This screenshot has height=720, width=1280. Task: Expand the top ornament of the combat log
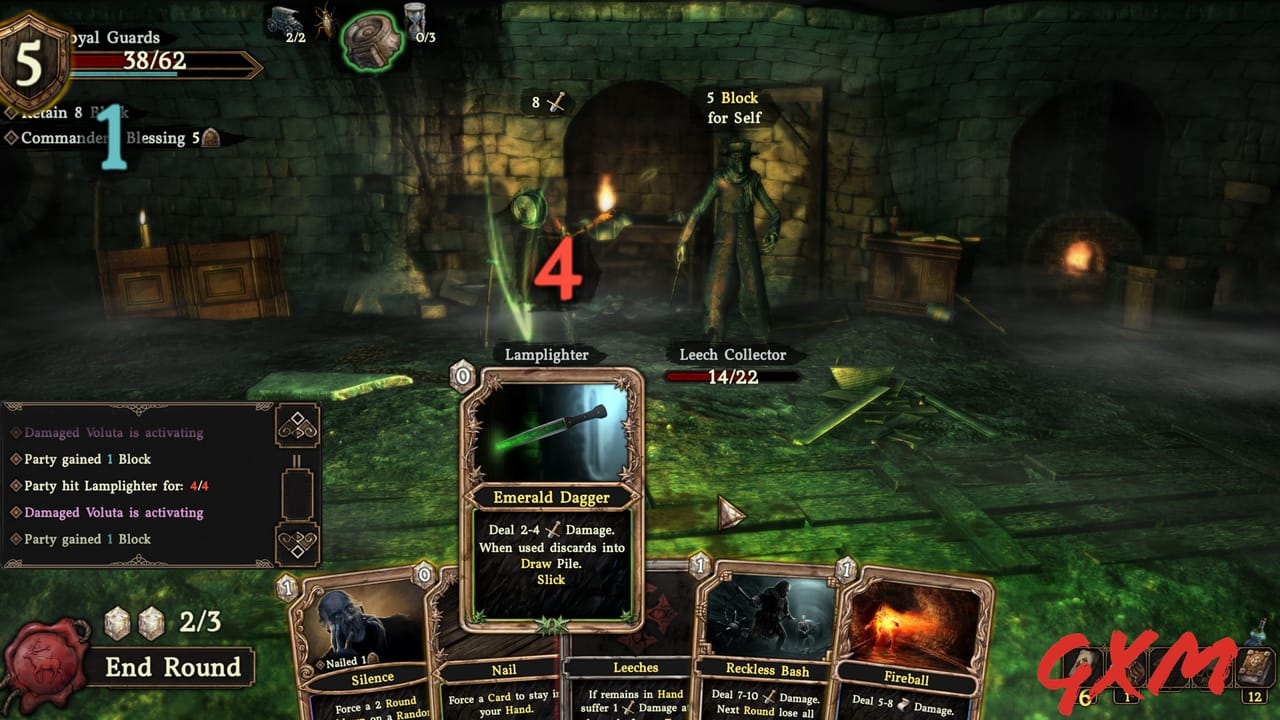click(297, 425)
